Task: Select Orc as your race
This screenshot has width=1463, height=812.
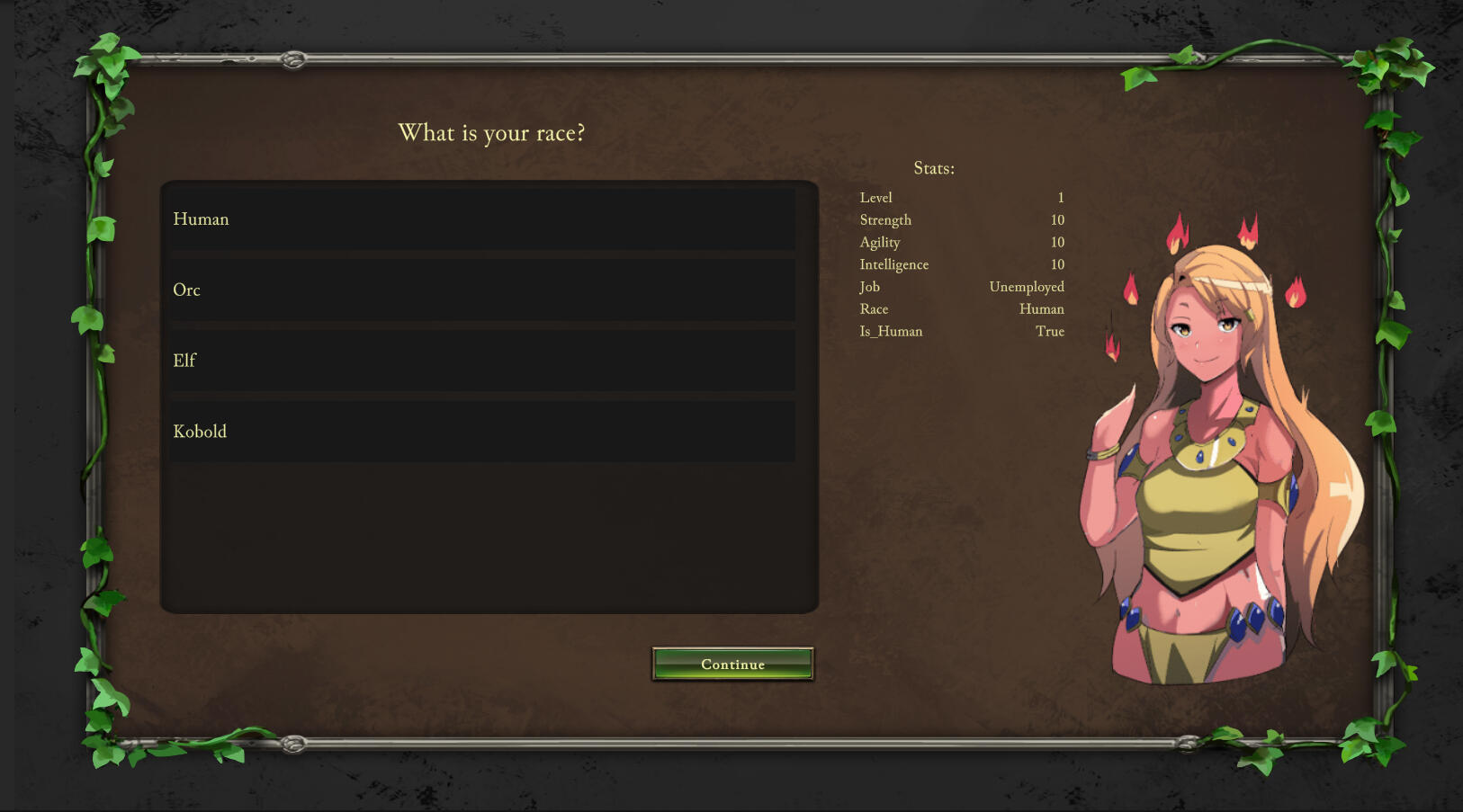Action: pyautogui.click(x=482, y=290)
